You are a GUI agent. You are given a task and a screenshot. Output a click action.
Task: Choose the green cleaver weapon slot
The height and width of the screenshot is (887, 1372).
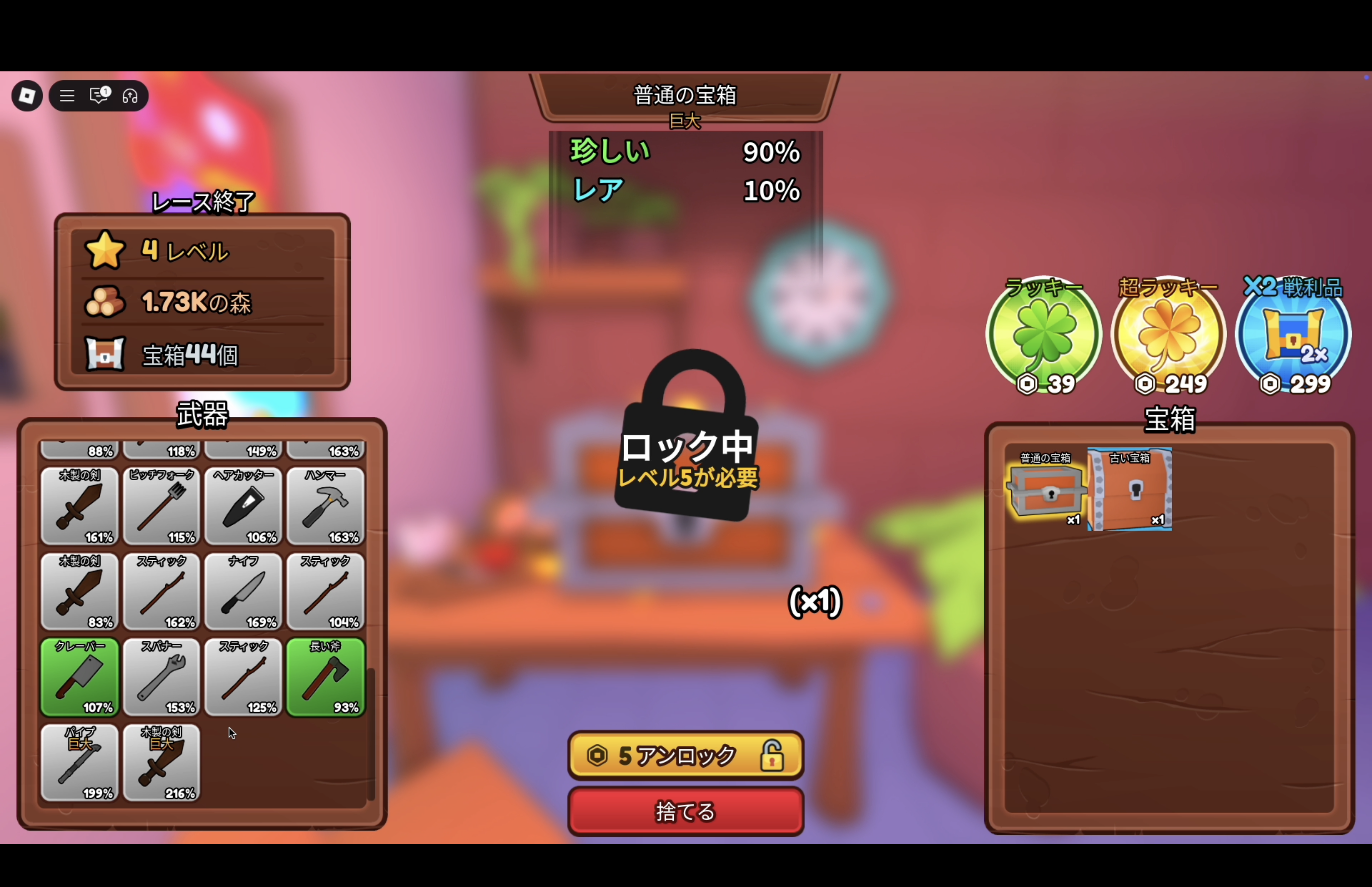(79, 677)
